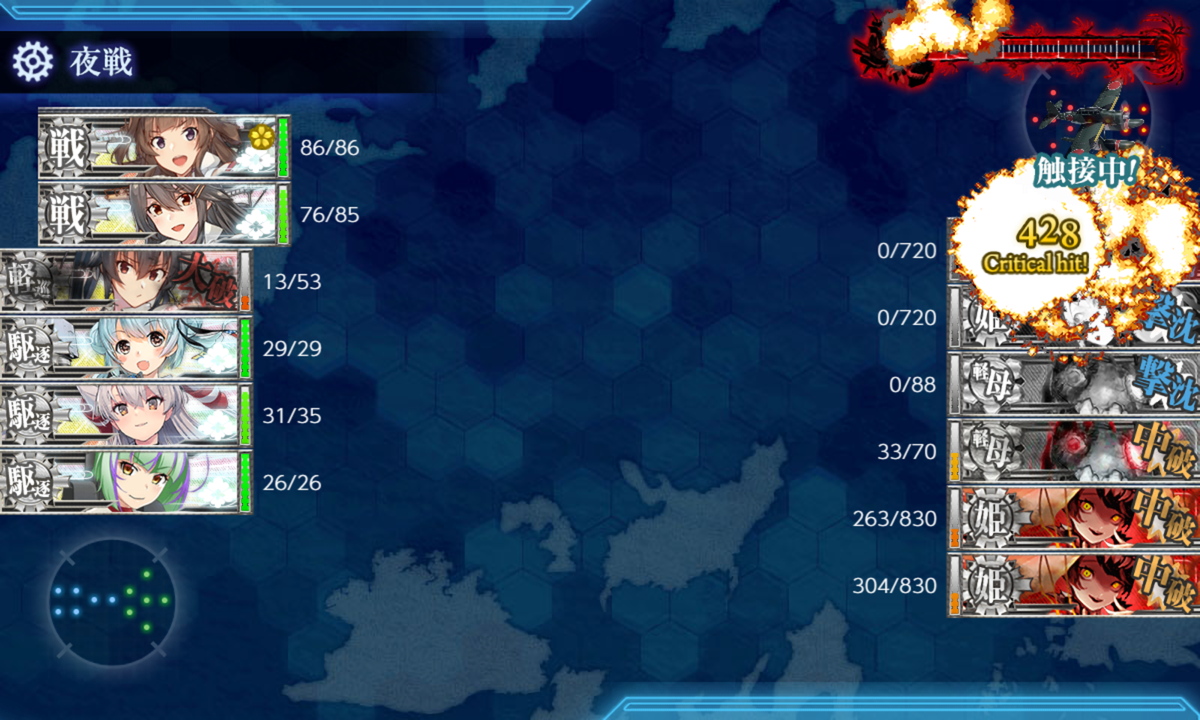Target the enemy light carrier with 33/70 HP
1200x720 pixels.
pos(1074,451)
